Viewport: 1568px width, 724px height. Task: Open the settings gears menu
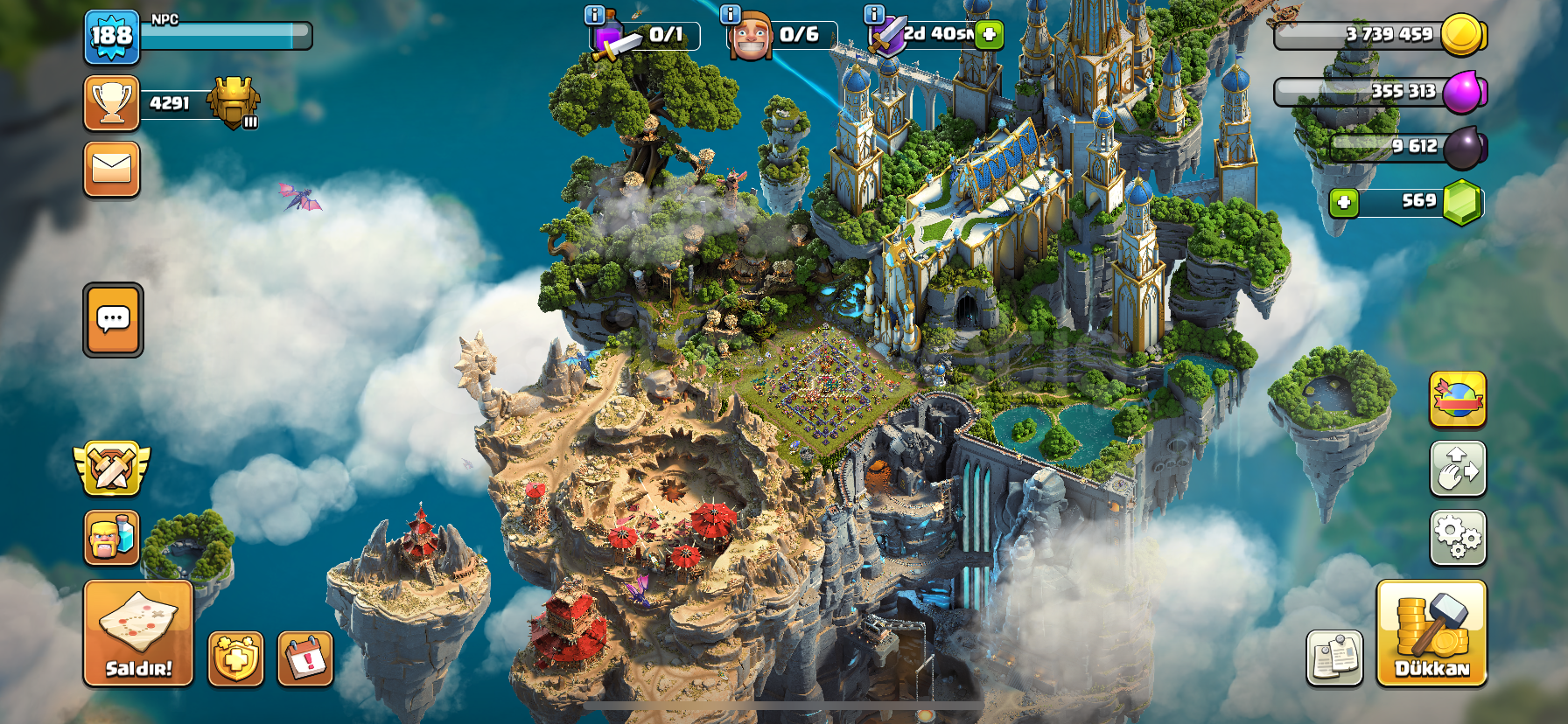click(1458, 537)
